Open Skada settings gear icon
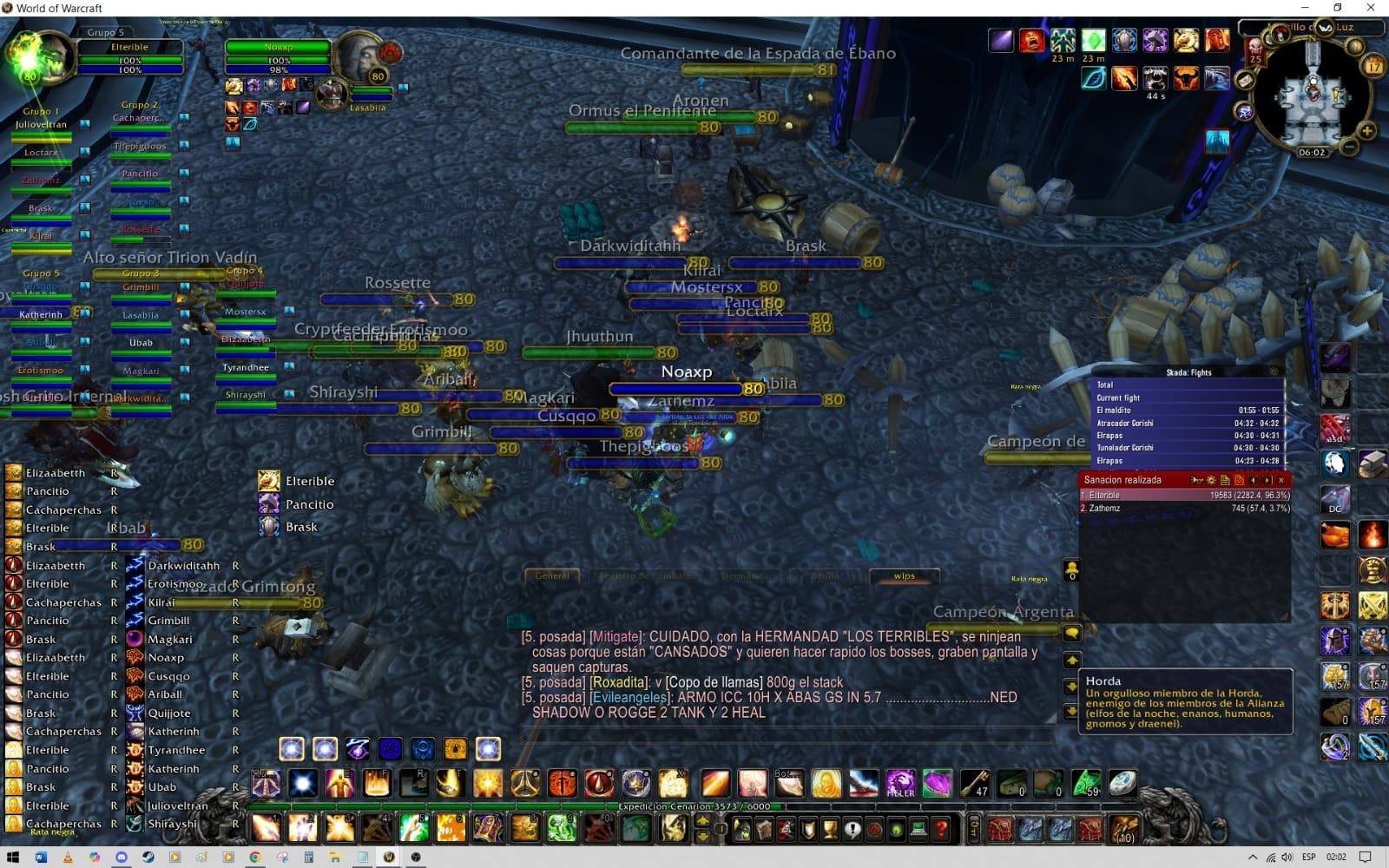1389x868 pixels. (1211, 480)
